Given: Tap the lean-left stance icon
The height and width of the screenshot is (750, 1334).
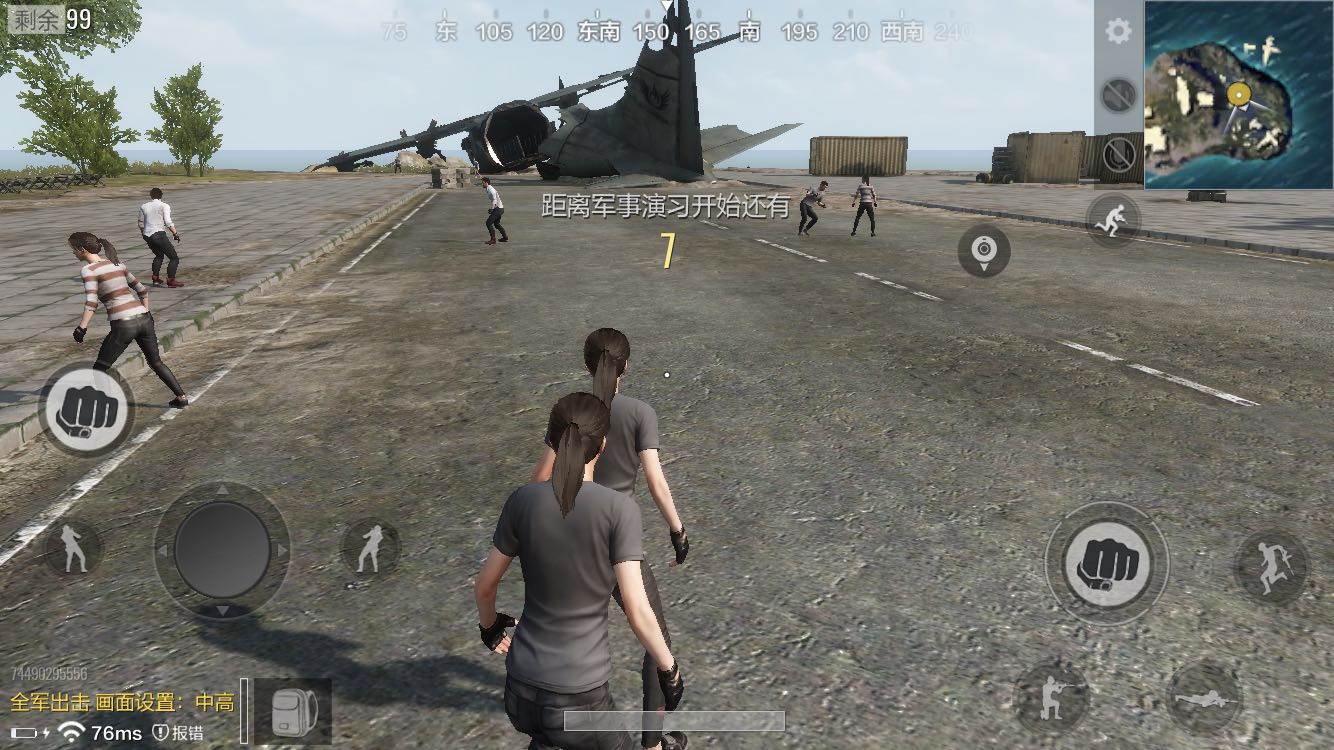Looking at the screenshot, I should coord(73,548).
